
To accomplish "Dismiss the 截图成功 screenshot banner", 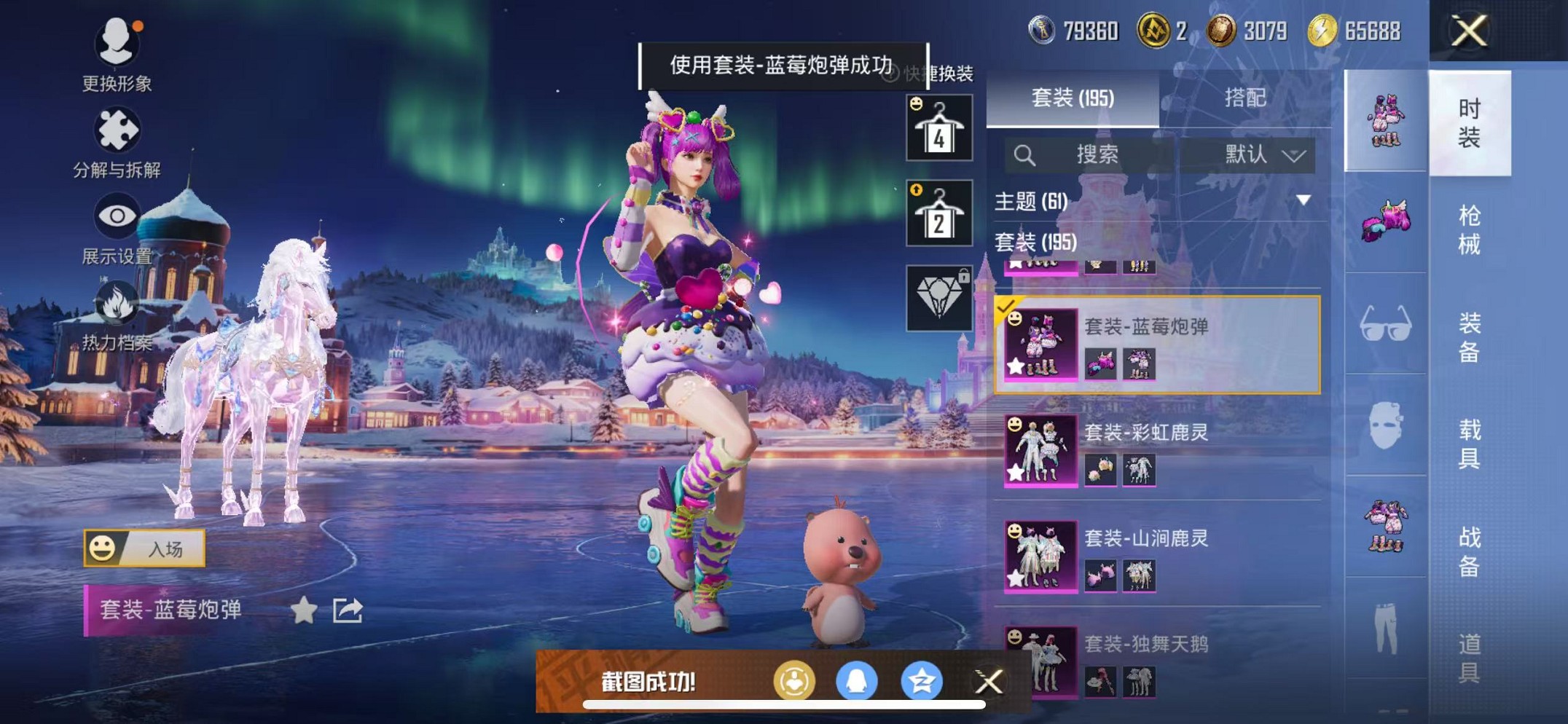I will [x=989, y=682].
